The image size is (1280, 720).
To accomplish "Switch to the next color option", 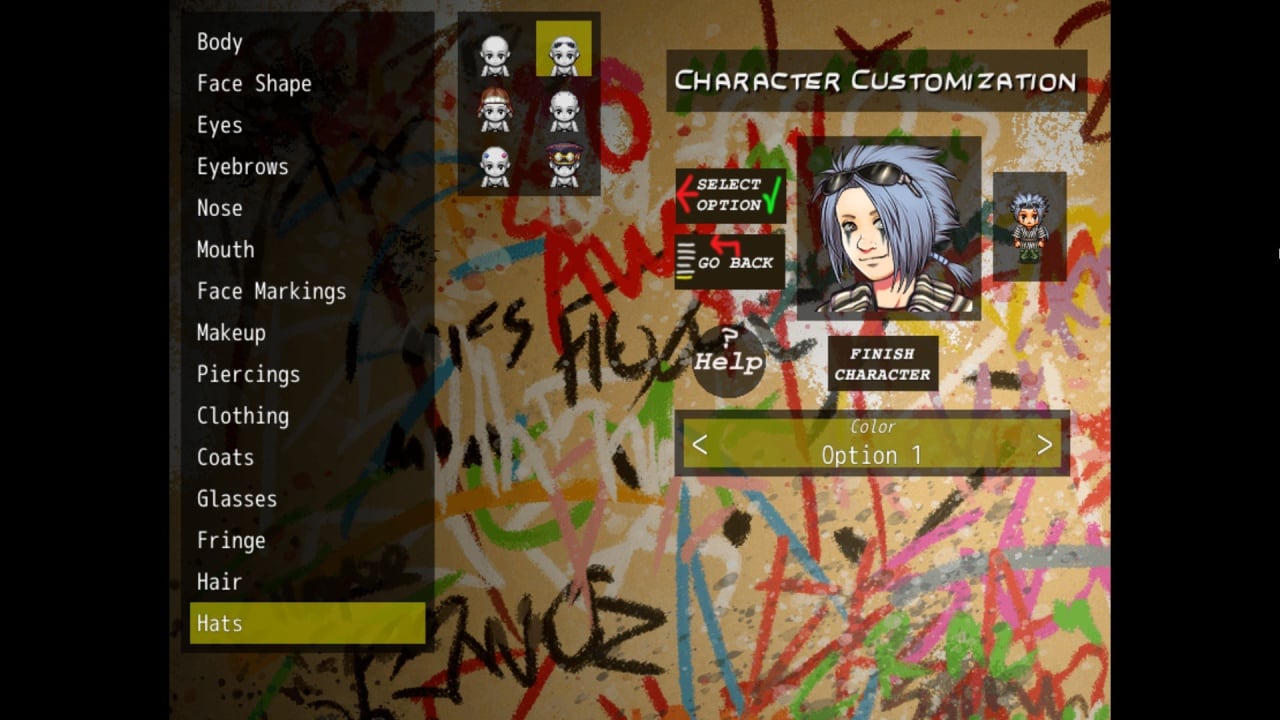I will [1044, 445].
